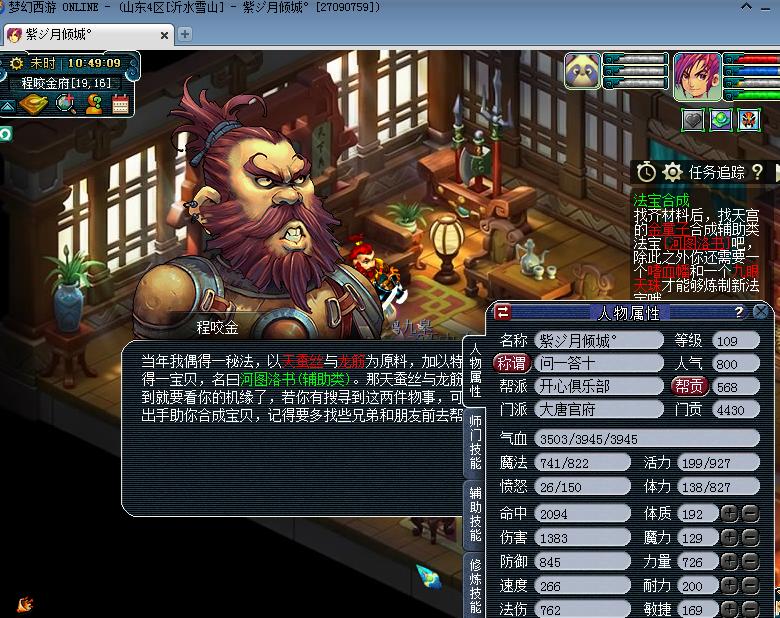
Task: Open a new tab with the plus button
Action: coord(185,34)
